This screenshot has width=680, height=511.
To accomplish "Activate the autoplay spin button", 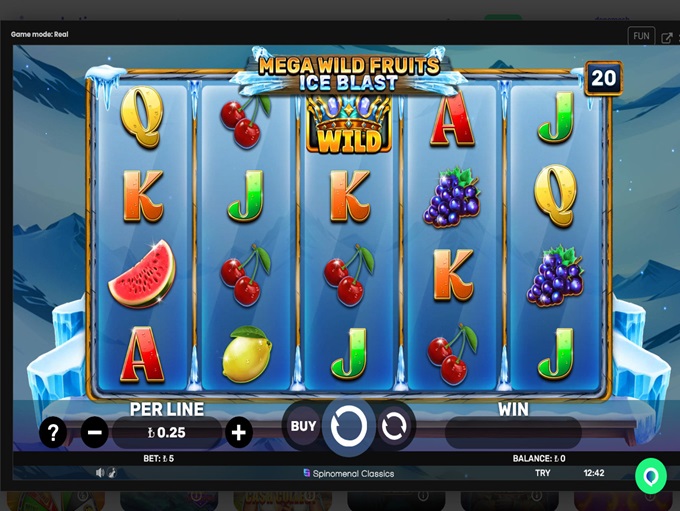I will coord(394,427).
